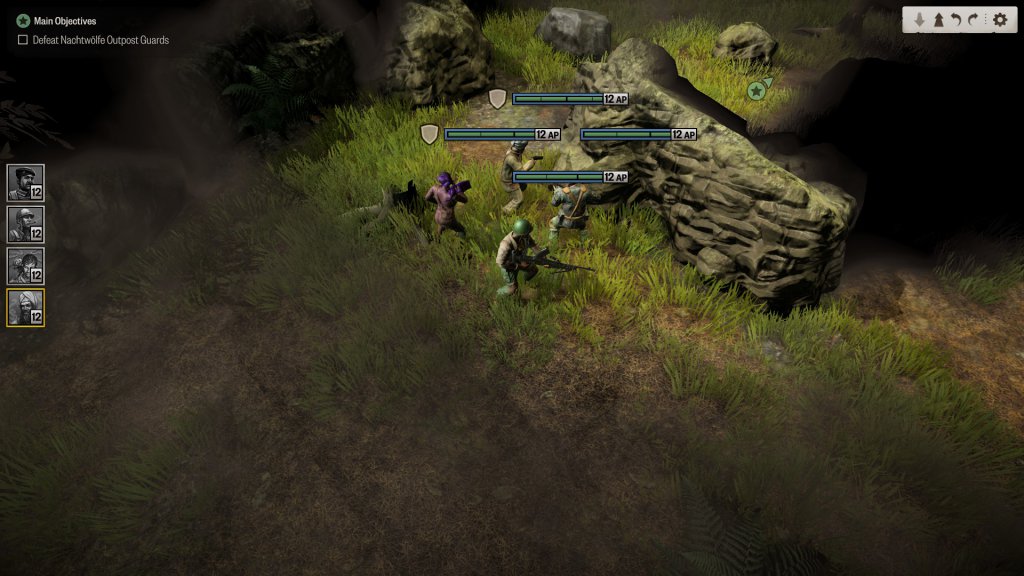Click the Defeat Nachtwölfe Outpost Guards objective

pyautogui.click(x=100, y=40)
